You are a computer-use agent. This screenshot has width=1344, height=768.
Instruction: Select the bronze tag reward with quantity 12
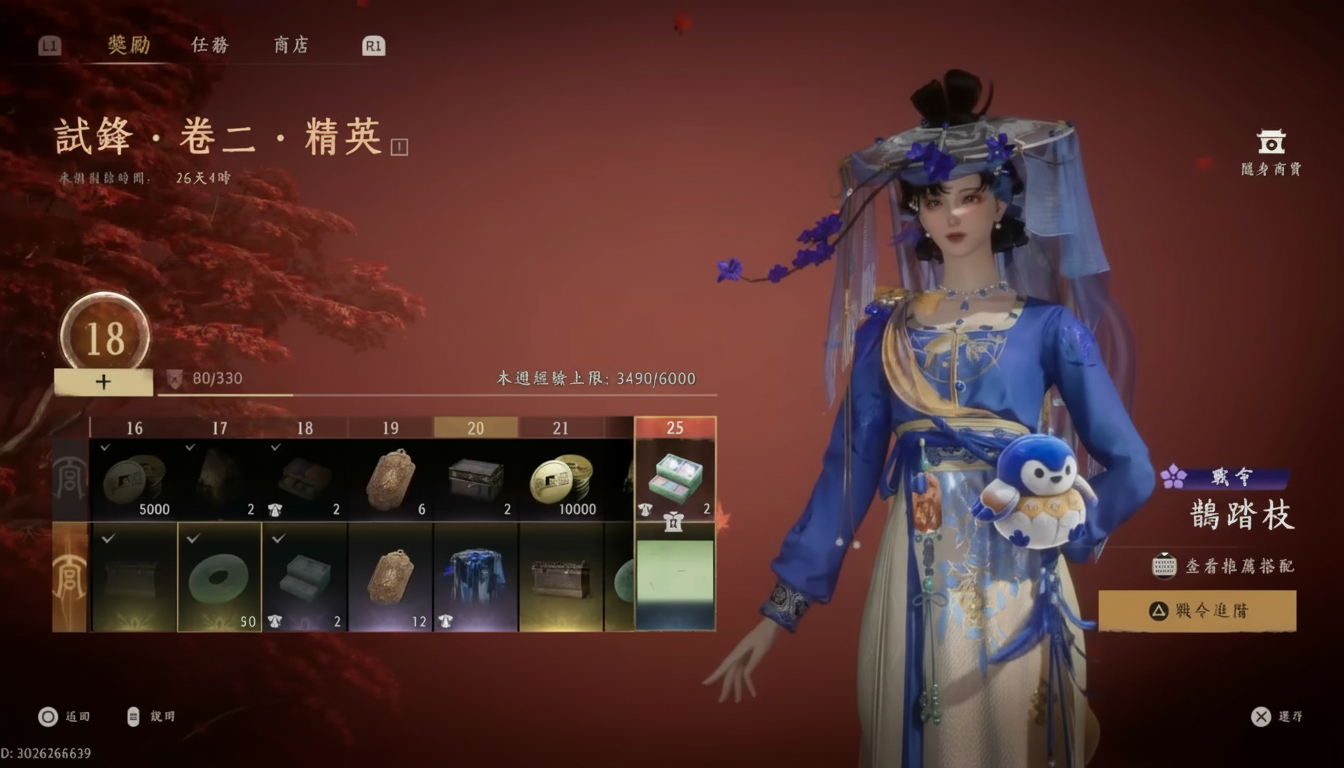390,577
